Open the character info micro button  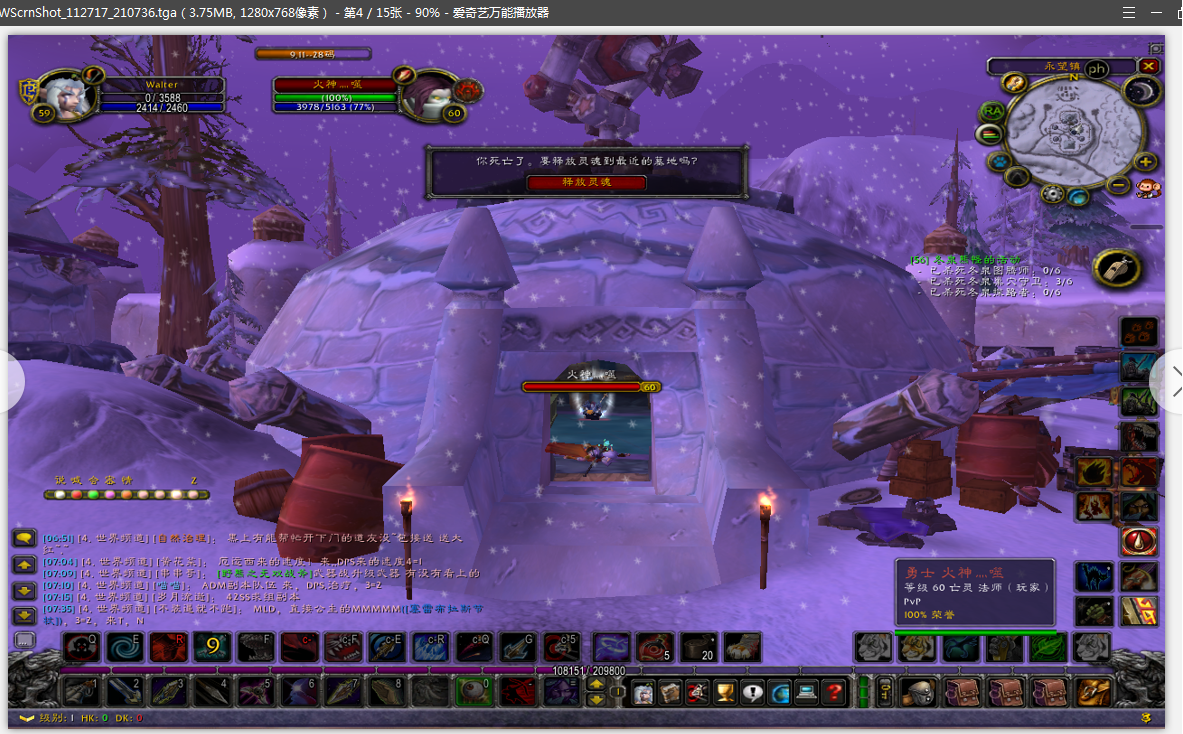coord(644,691)
